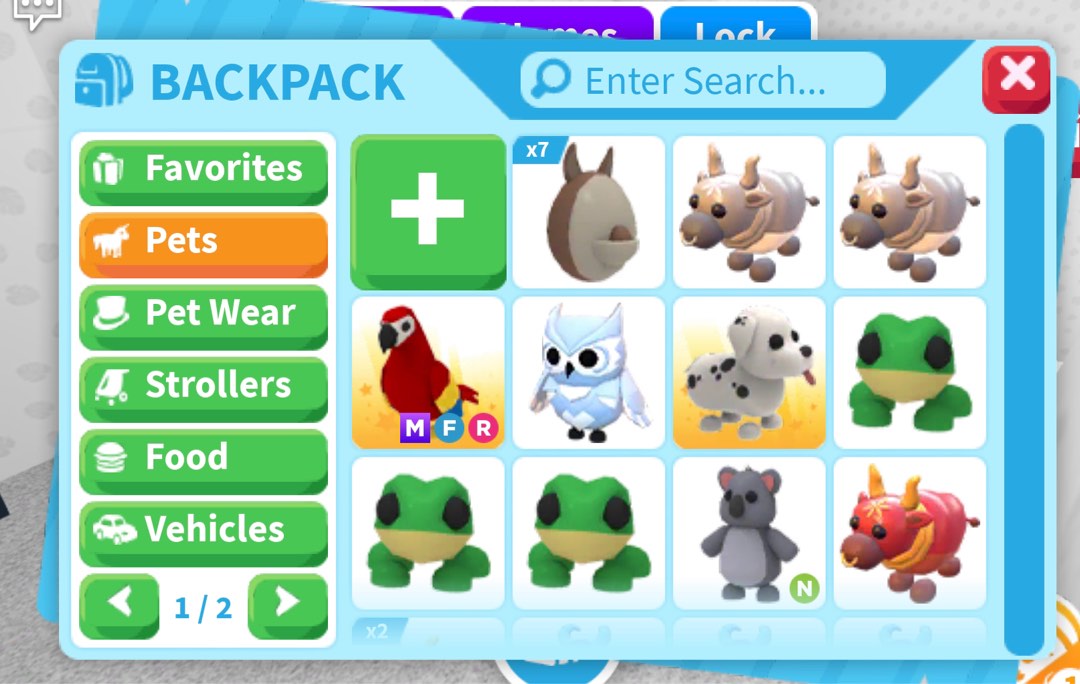Show the Strollers category
Screen dimensions: 1080x684
pyautogui.click(x=203, y=386)
